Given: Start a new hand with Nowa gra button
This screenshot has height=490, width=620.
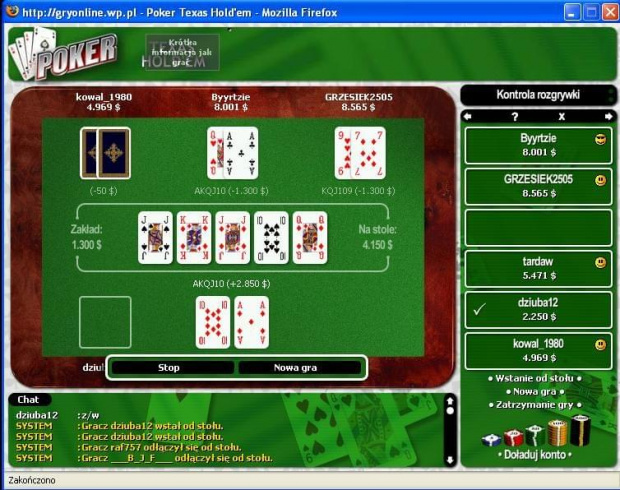Looking at the screenshot, I should point(295,368).
